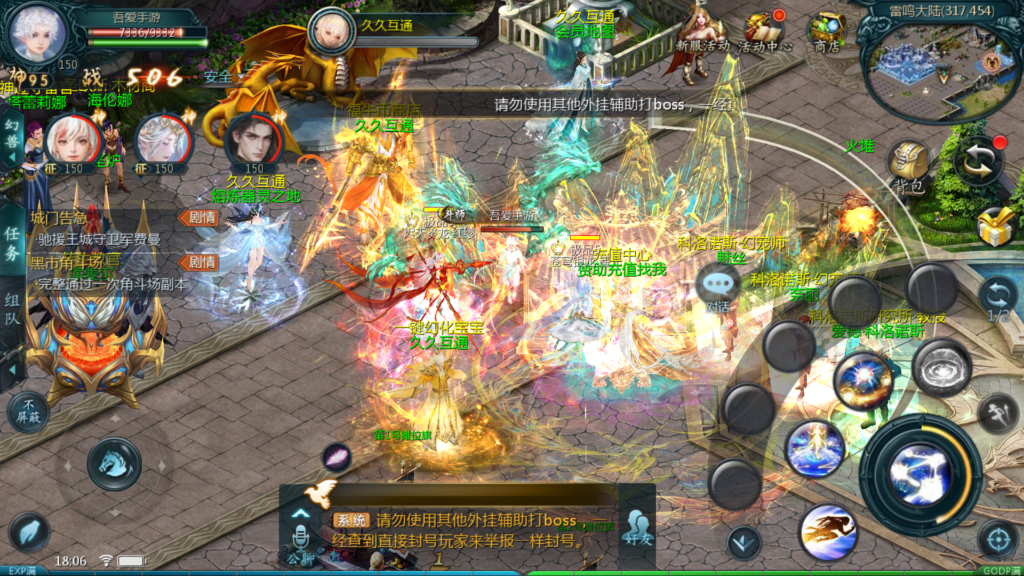Viewport: 1024px width, 576px height.
Task: Switch skill page with the 1/2 button
Action: tap(997, 299)
